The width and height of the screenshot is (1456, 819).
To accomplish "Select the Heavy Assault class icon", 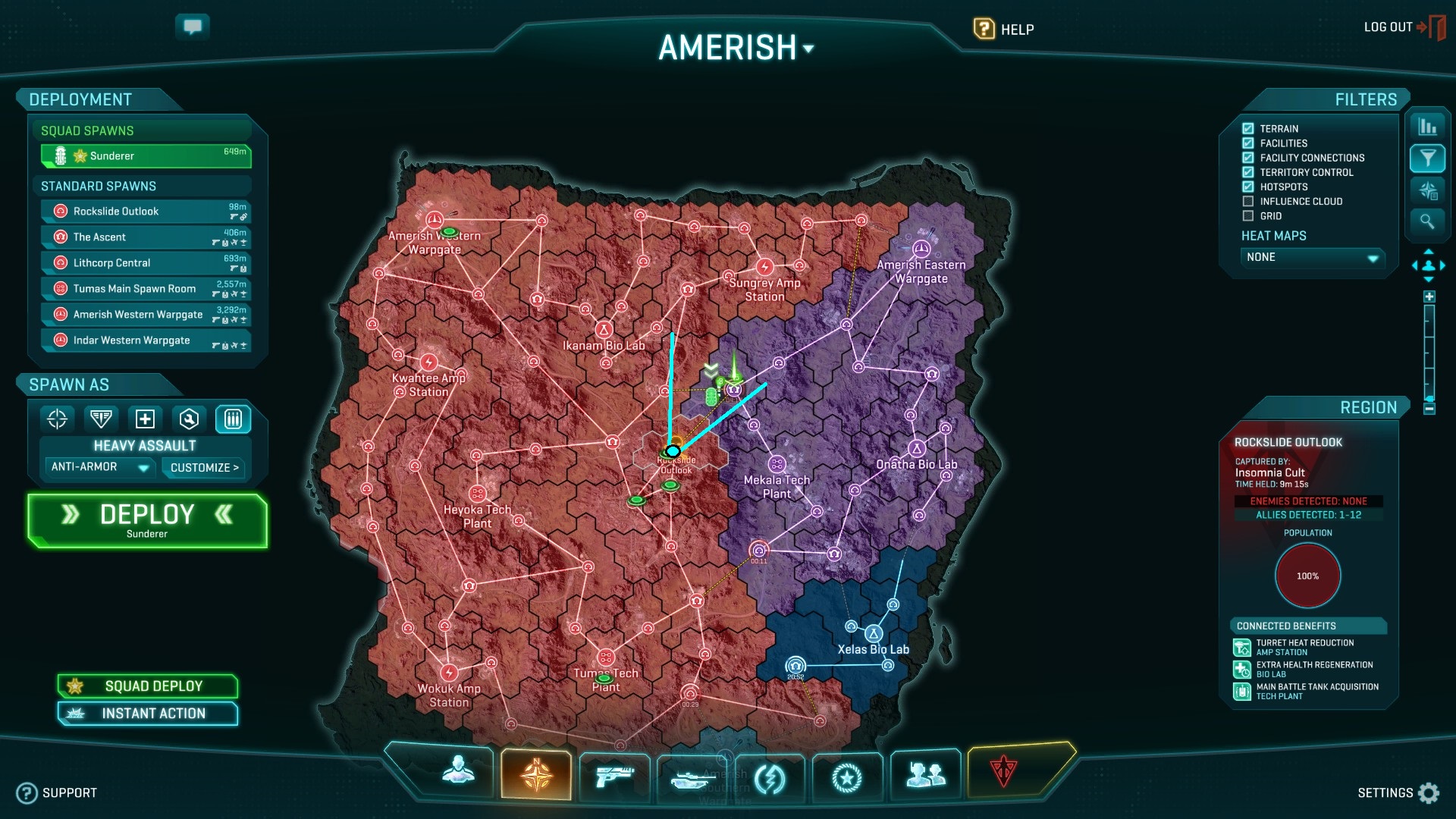I will 233,419.
